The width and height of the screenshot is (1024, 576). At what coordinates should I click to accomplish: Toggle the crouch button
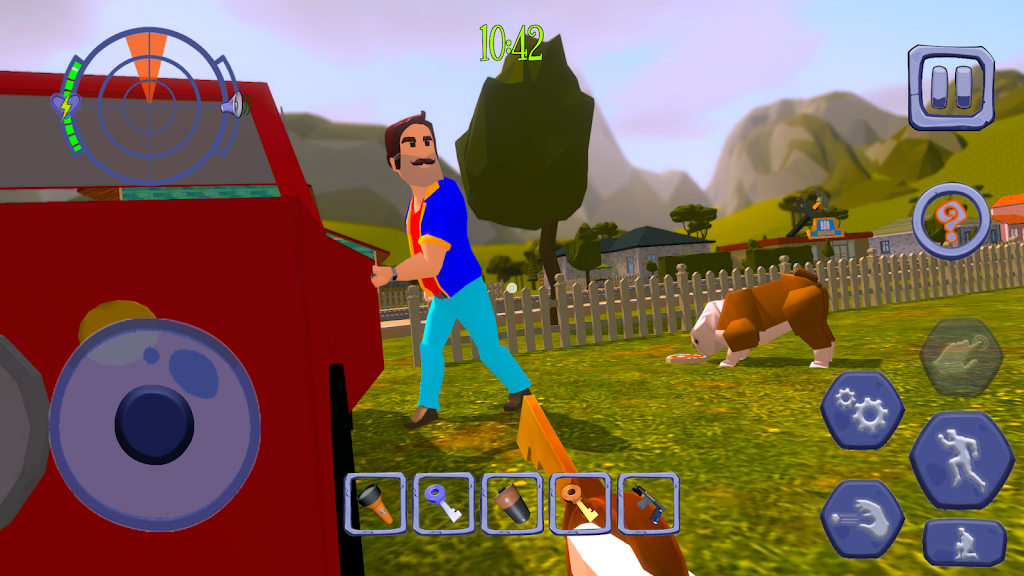tap(964, 541)
